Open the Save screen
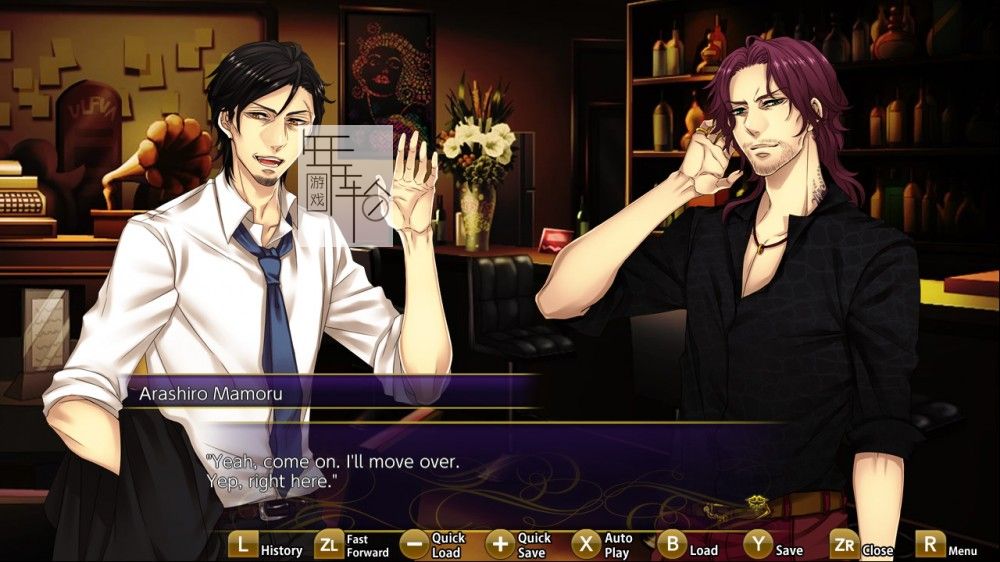The height and width of the screenshot is (562, 1000). (758, 546)
